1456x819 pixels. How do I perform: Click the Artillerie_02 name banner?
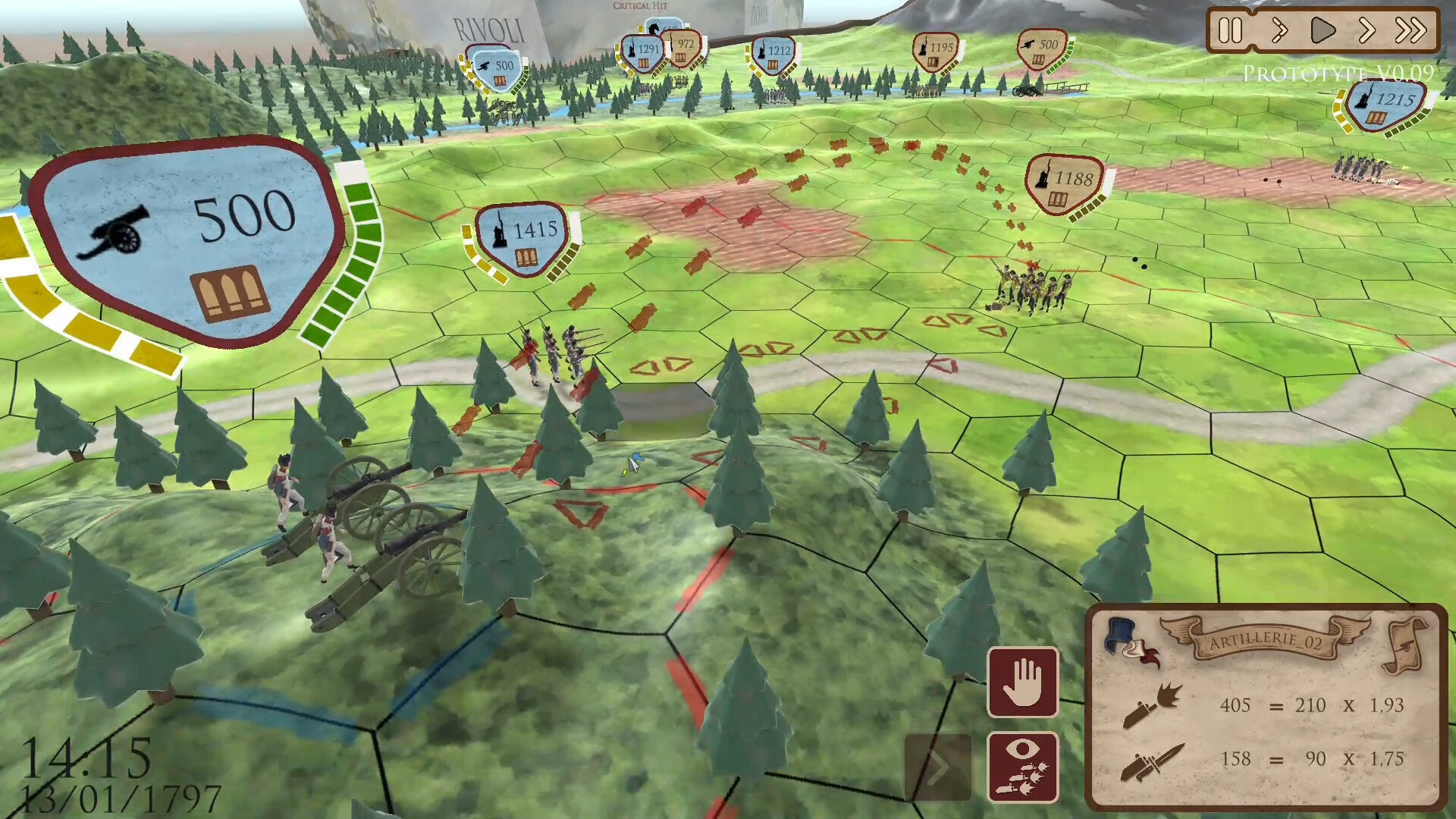click(1265, 641)
